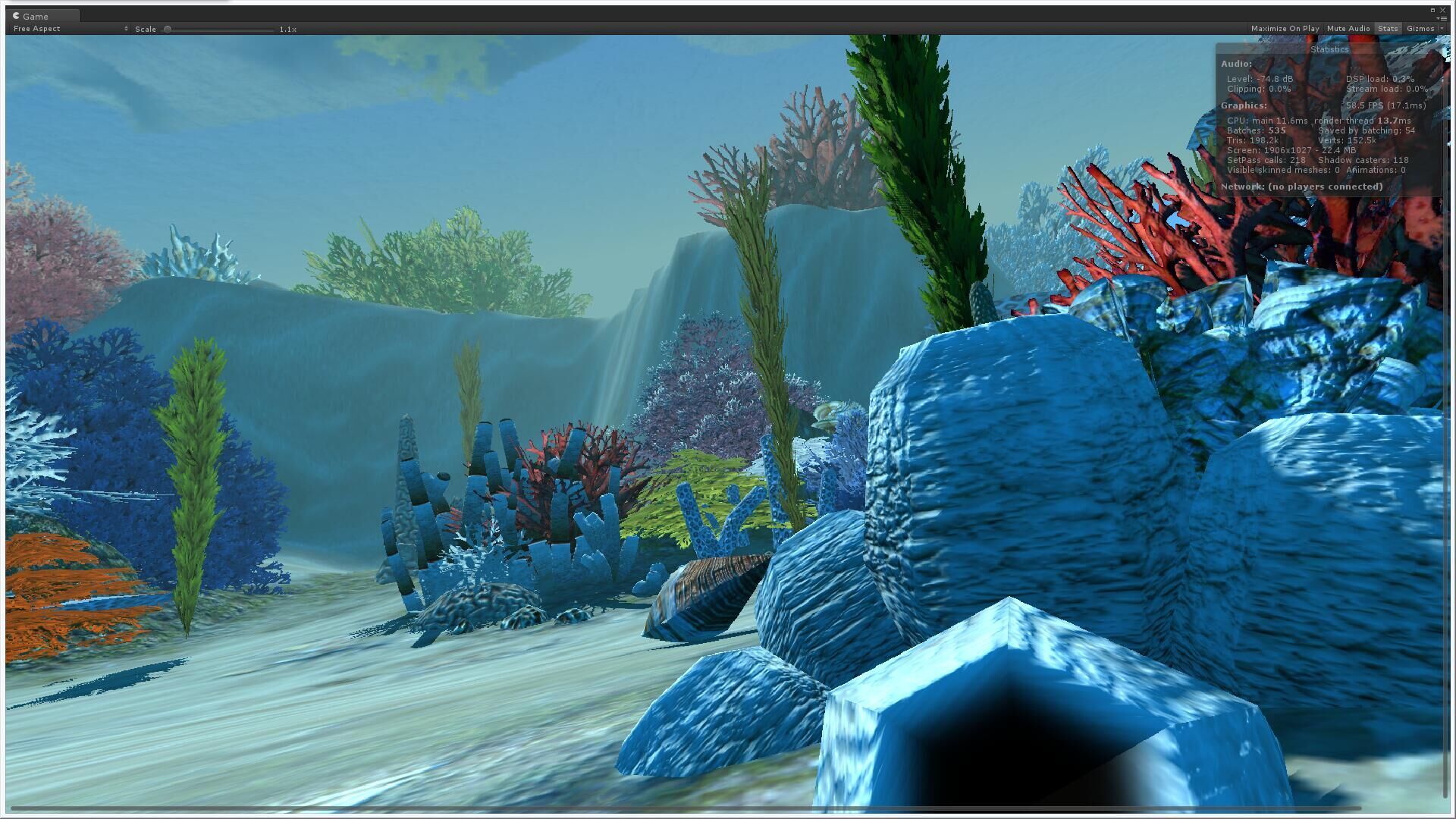Maximize the Game window
The image size is (1456, 819).
coord(1432,10)
